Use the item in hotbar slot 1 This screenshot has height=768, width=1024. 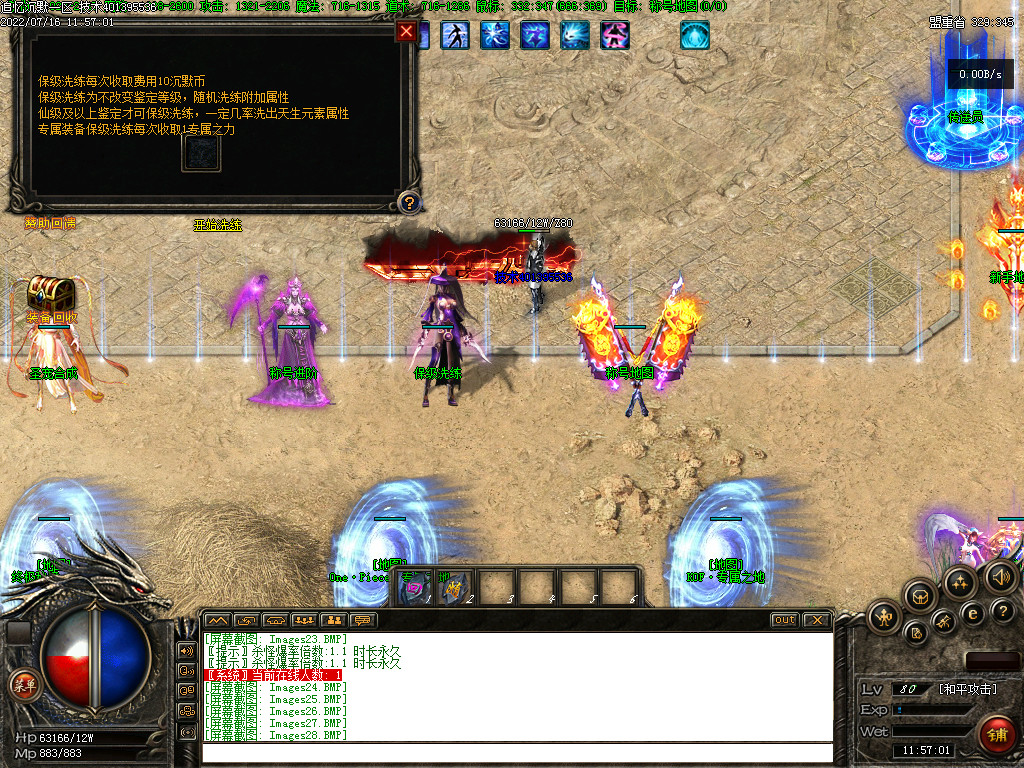click(414, 588)
